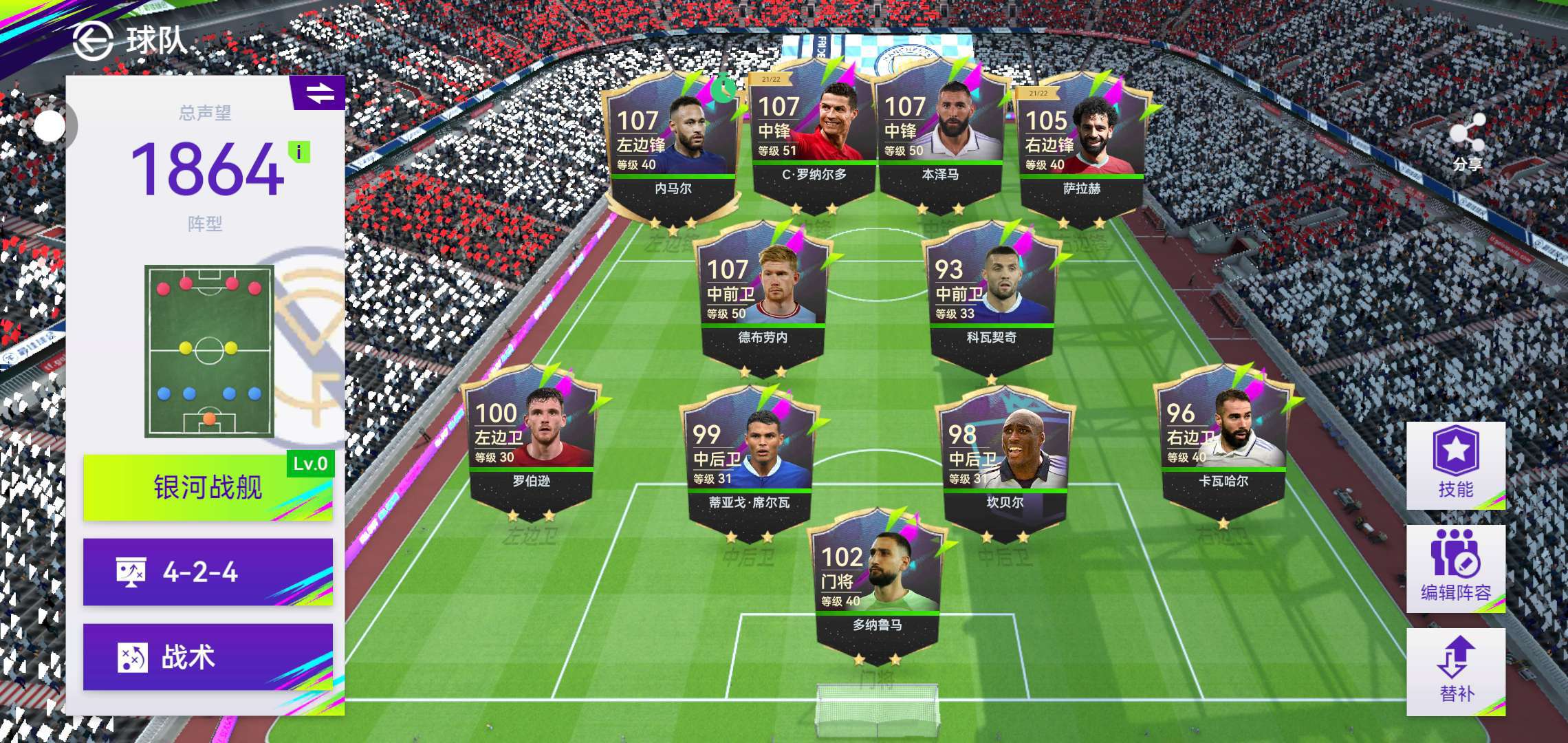
Task: Show info for total reputation 1864
Action: (299, 151)
